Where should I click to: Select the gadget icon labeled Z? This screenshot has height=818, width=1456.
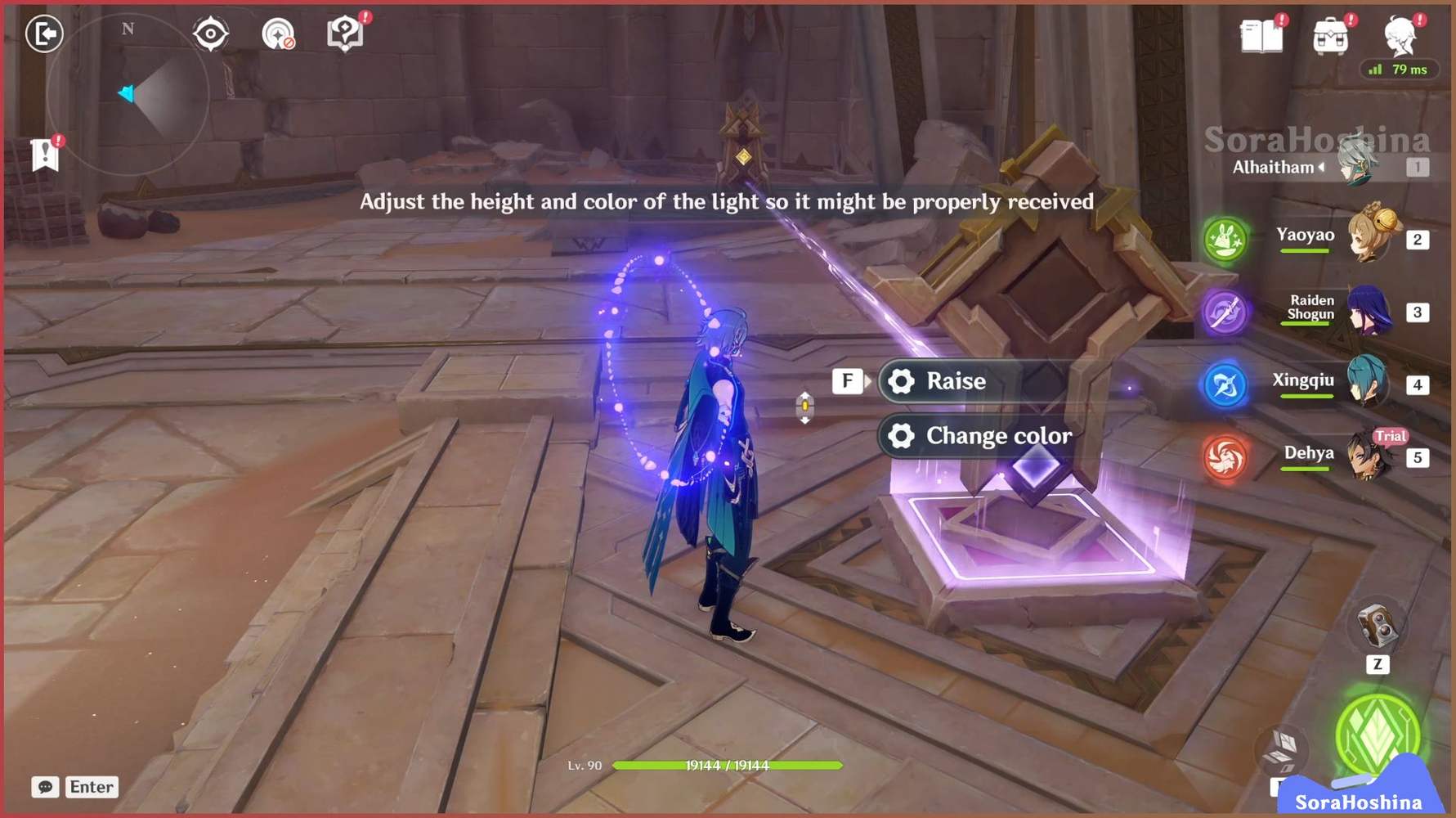point(1377,626)
